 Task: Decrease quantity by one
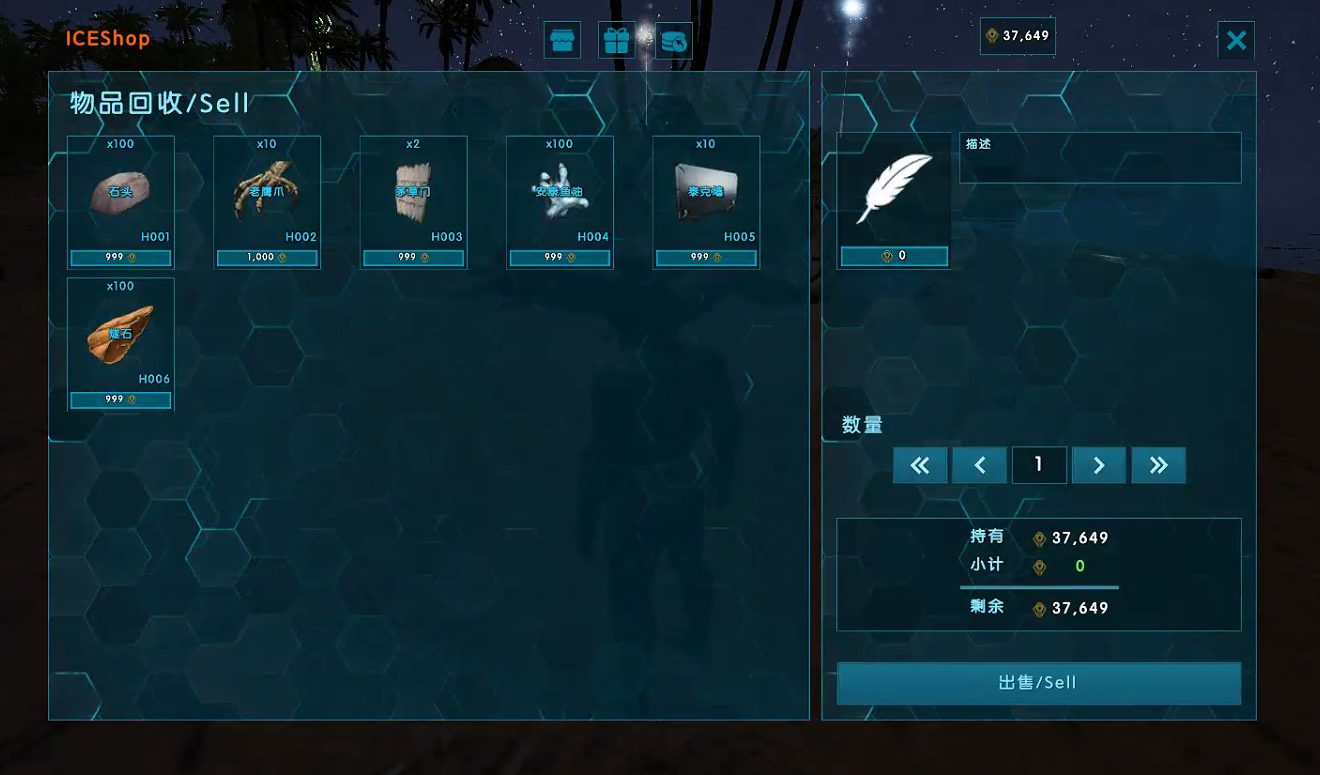[x=980, y=465]
